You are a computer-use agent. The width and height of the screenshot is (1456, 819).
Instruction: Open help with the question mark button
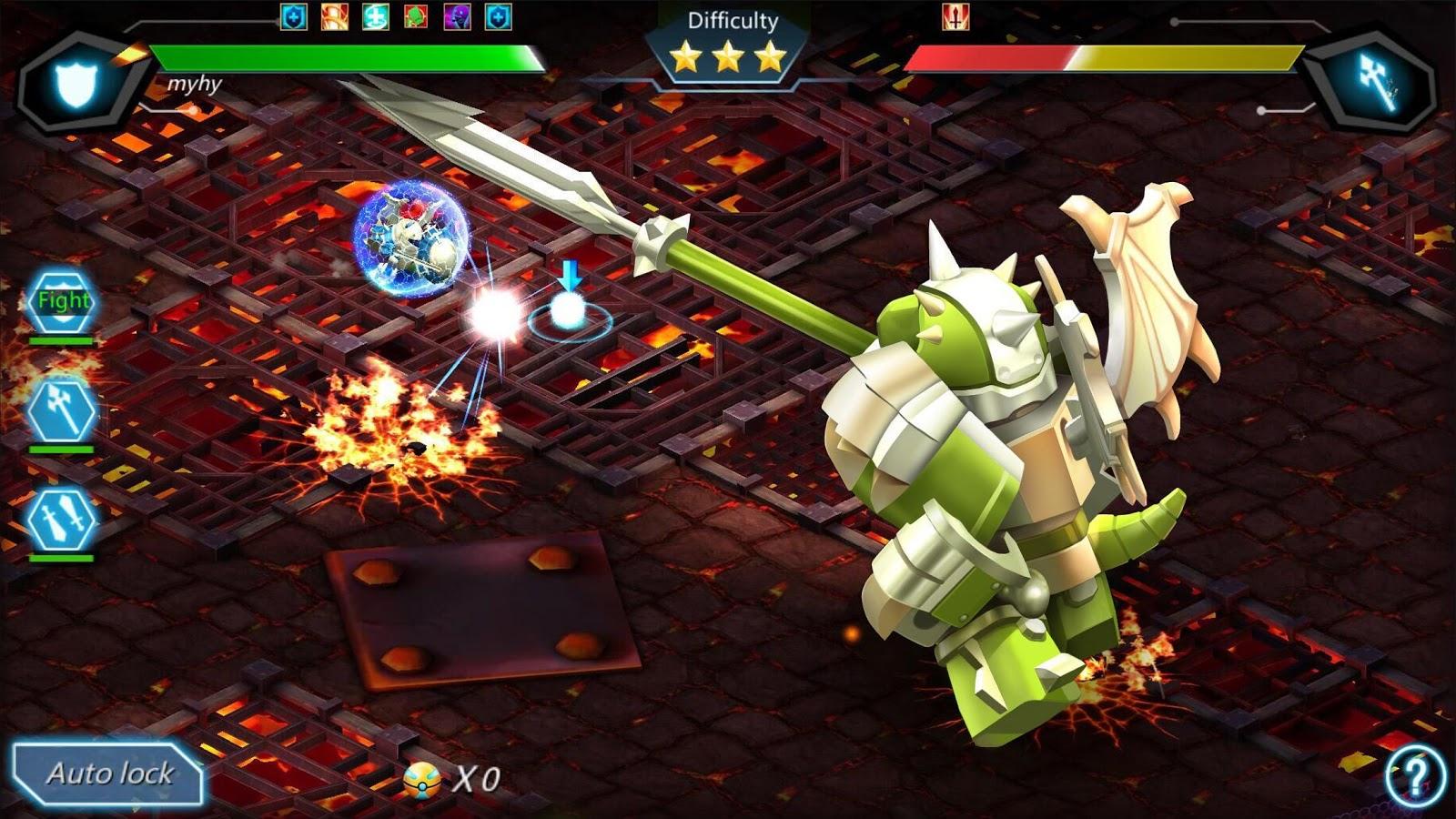click(1415, 775)
